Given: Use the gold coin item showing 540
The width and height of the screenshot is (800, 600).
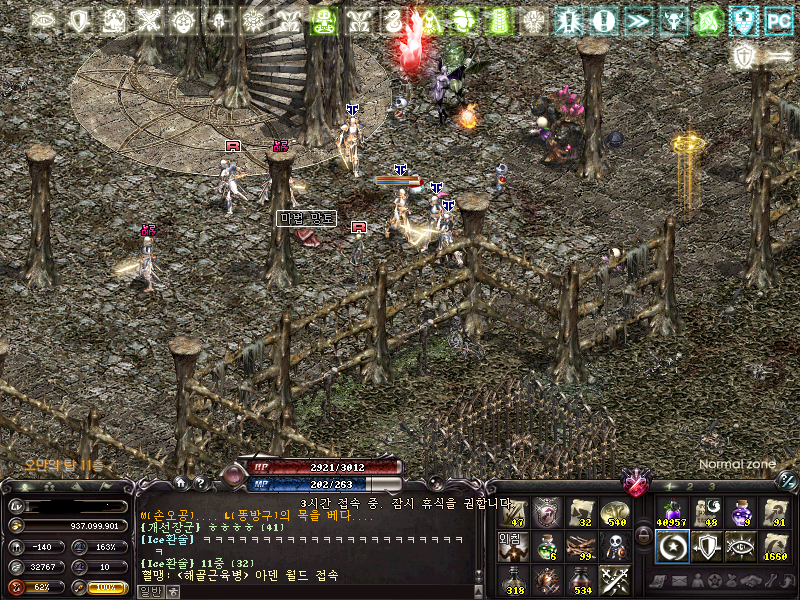Looking at the screenshot, I should [x=615, y=512].
